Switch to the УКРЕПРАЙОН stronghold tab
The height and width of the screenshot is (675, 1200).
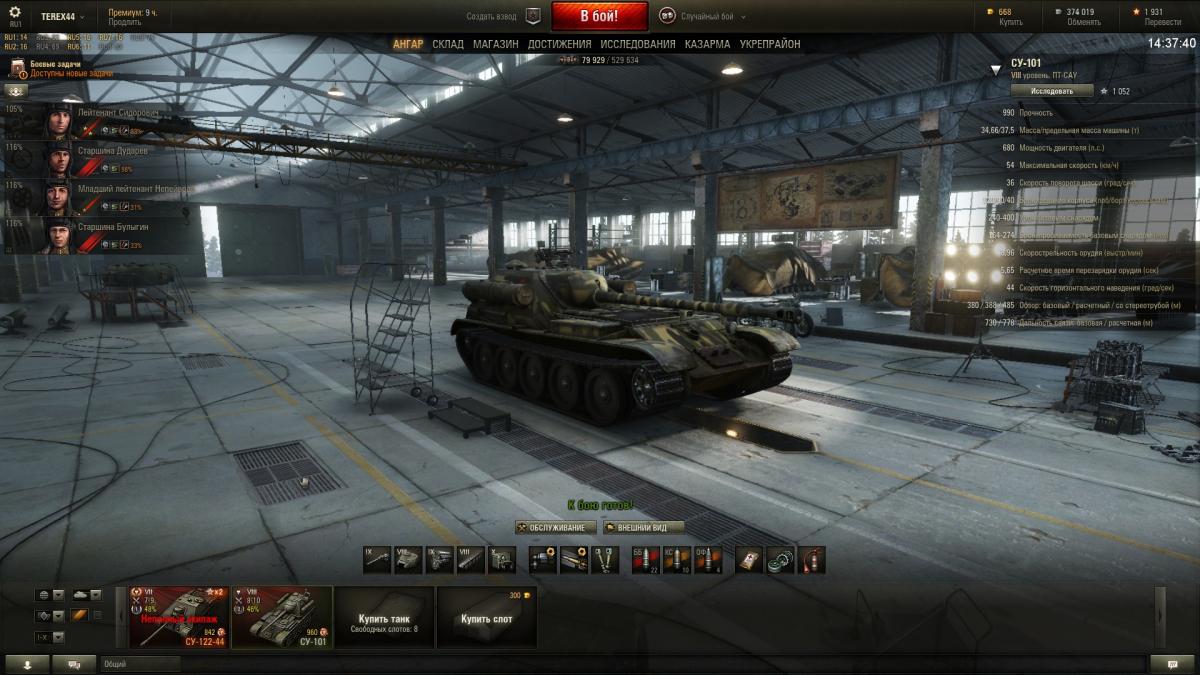pos(770,44)
